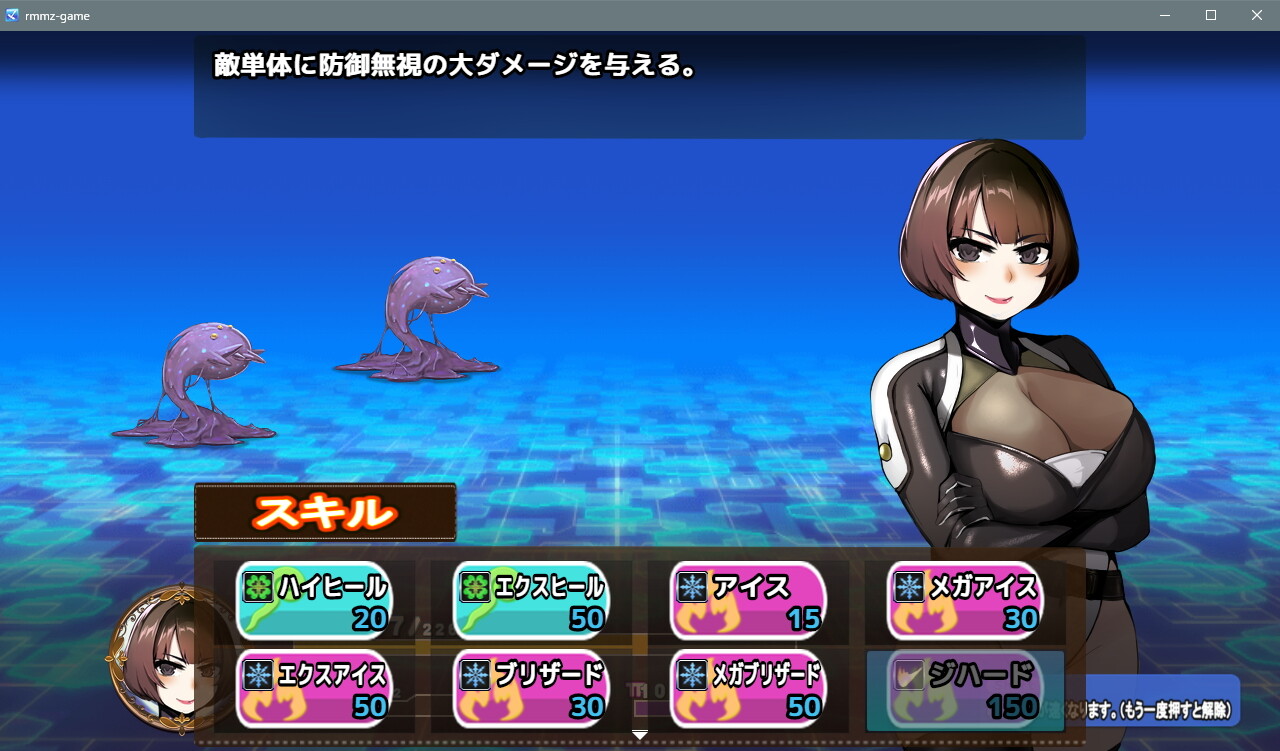1280x751 pixels.
Task: Toggle ジハード on (press again to cancel)
Action: (965, 687)
